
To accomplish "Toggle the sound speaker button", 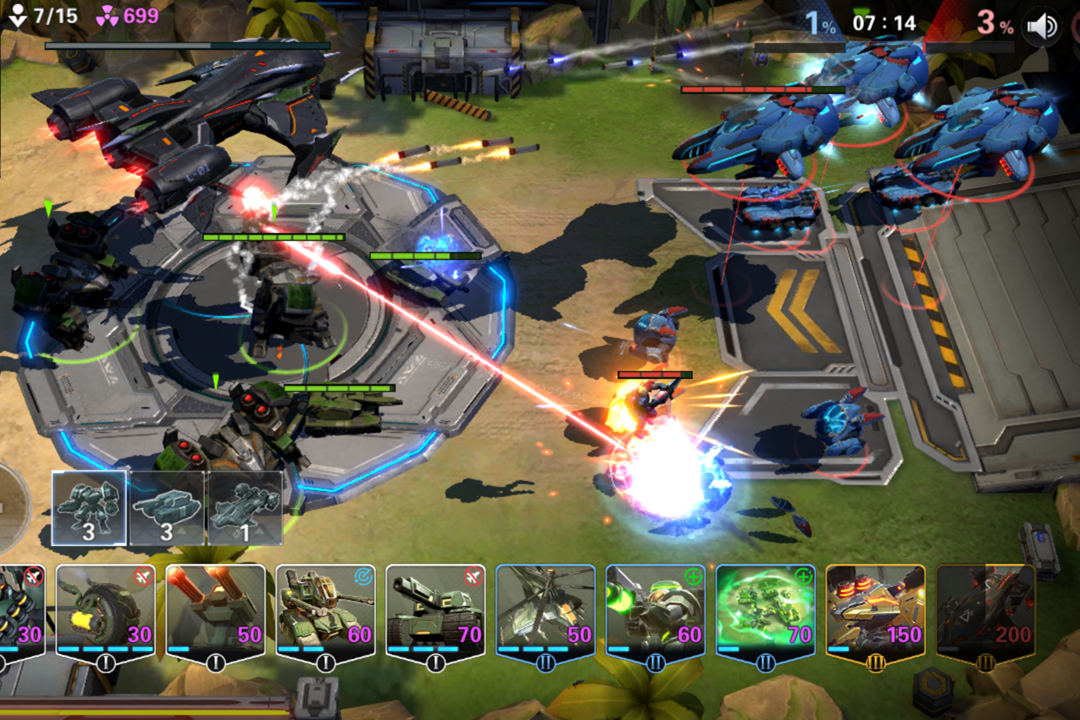I will pos(1042,26).
